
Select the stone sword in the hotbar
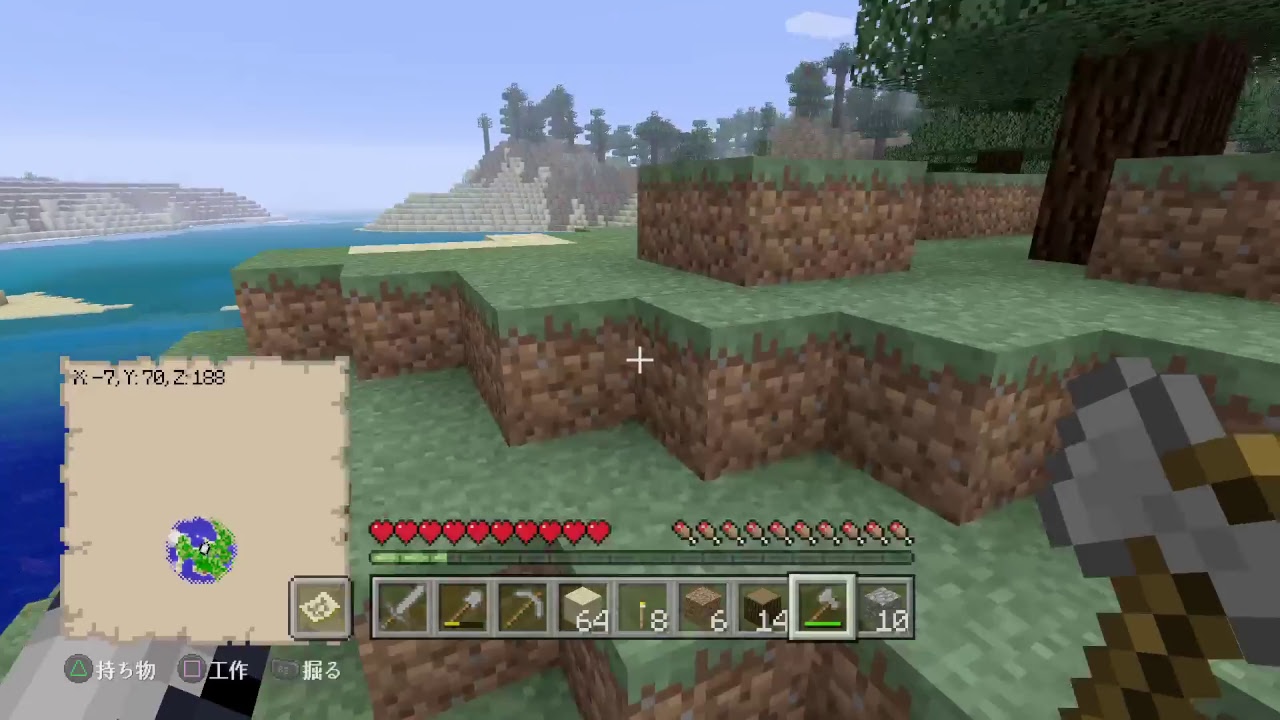(x=404, y=605)
